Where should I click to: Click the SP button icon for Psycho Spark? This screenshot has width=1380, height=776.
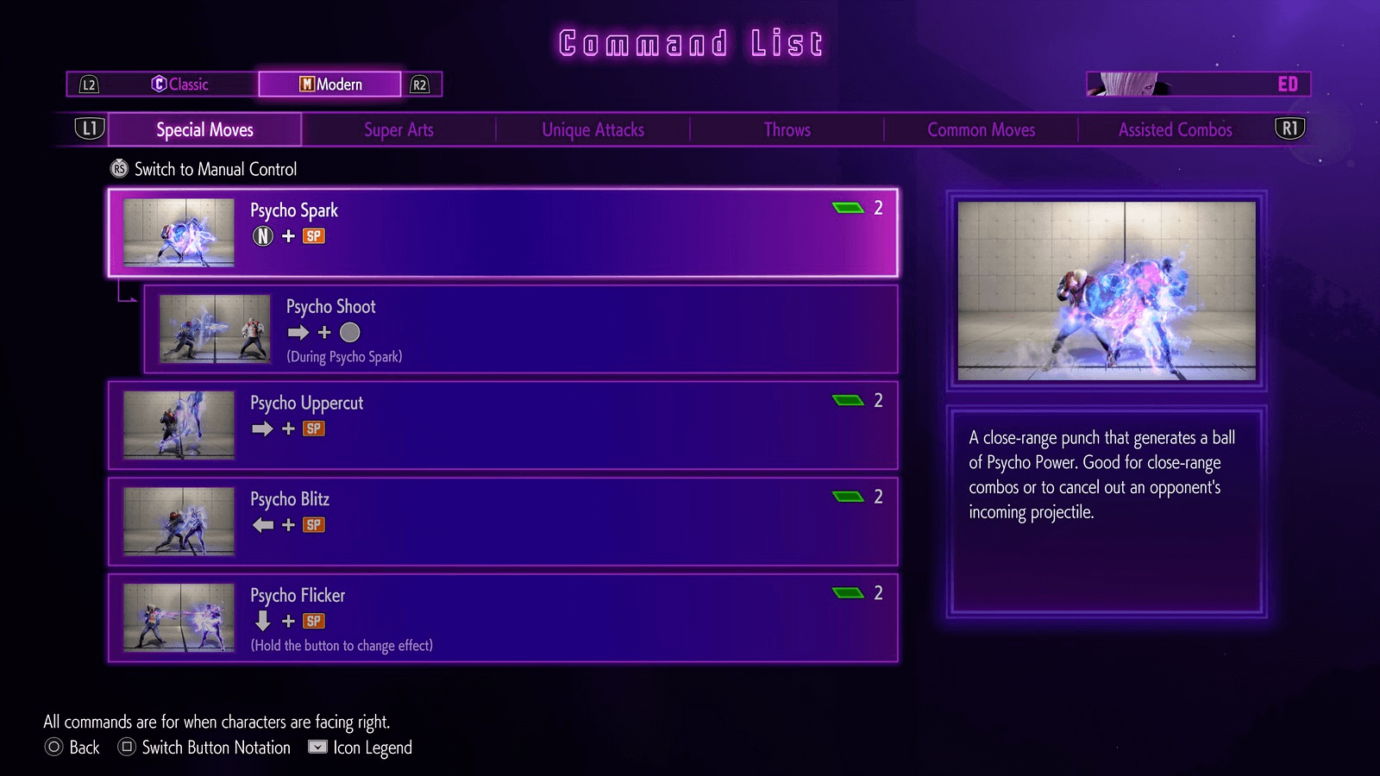tap(313, 236)
